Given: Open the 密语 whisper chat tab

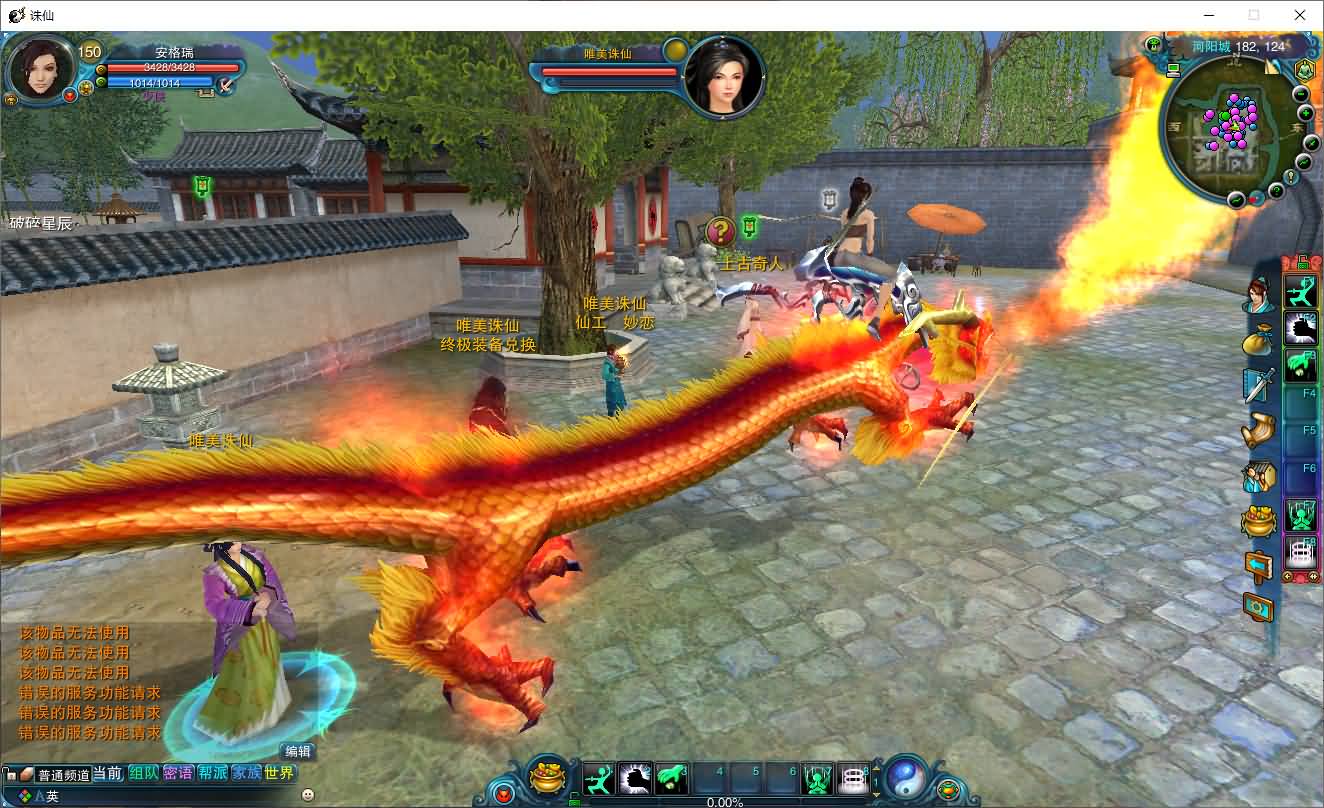Looking at the screenshot, I should 178,773.
